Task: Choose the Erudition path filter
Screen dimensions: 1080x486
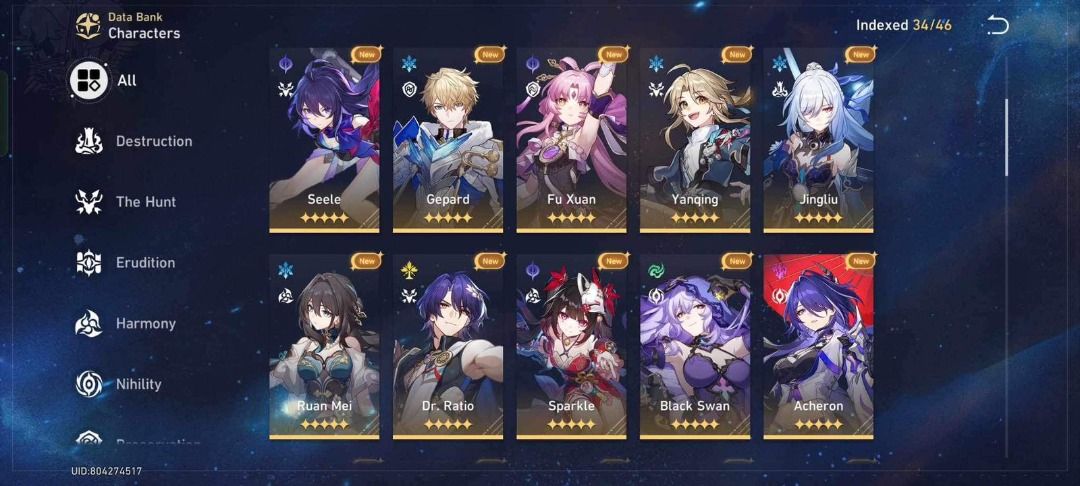Action: click(x=127, y=263)
